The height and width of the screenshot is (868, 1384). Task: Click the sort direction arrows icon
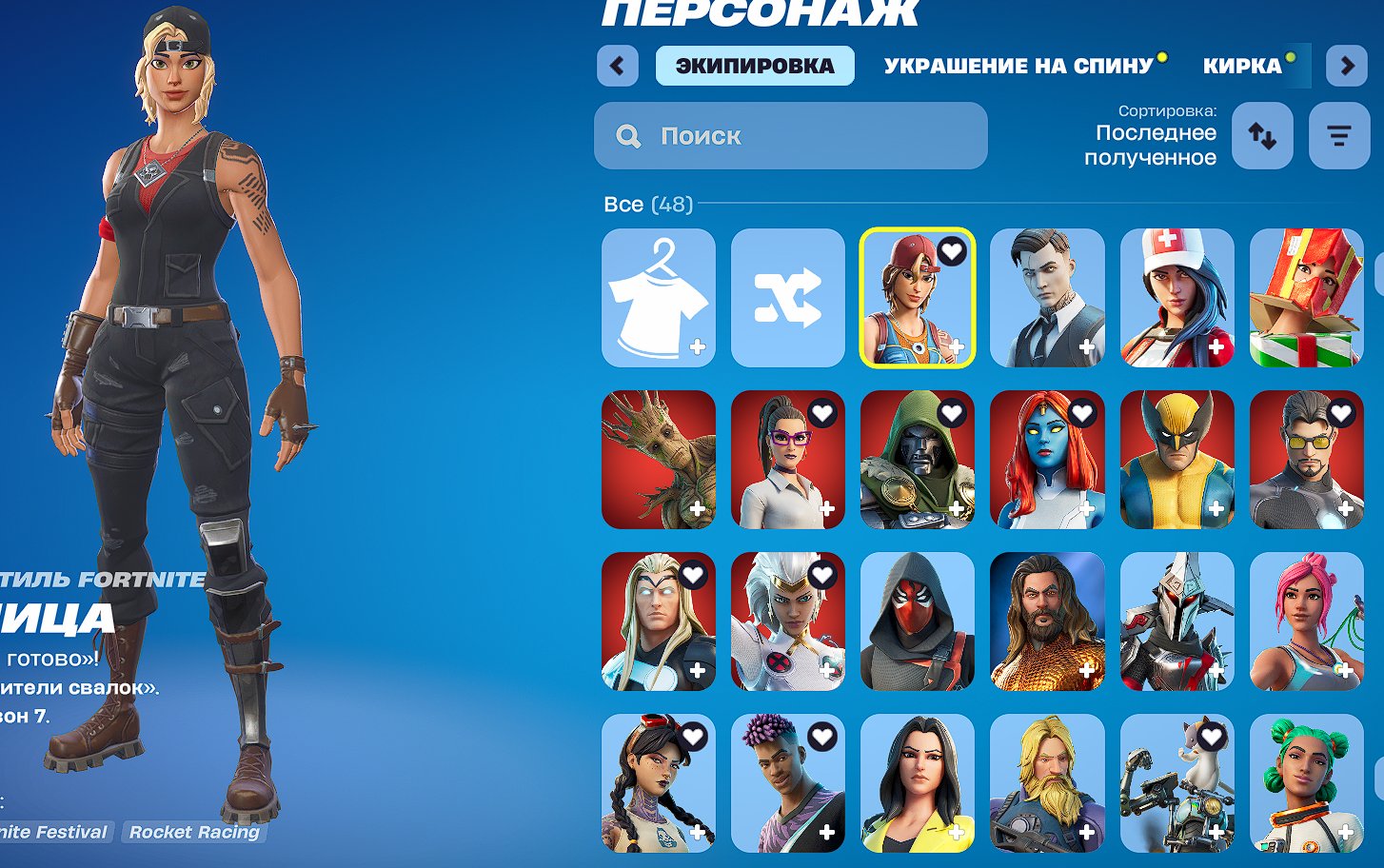(1261, 135)
